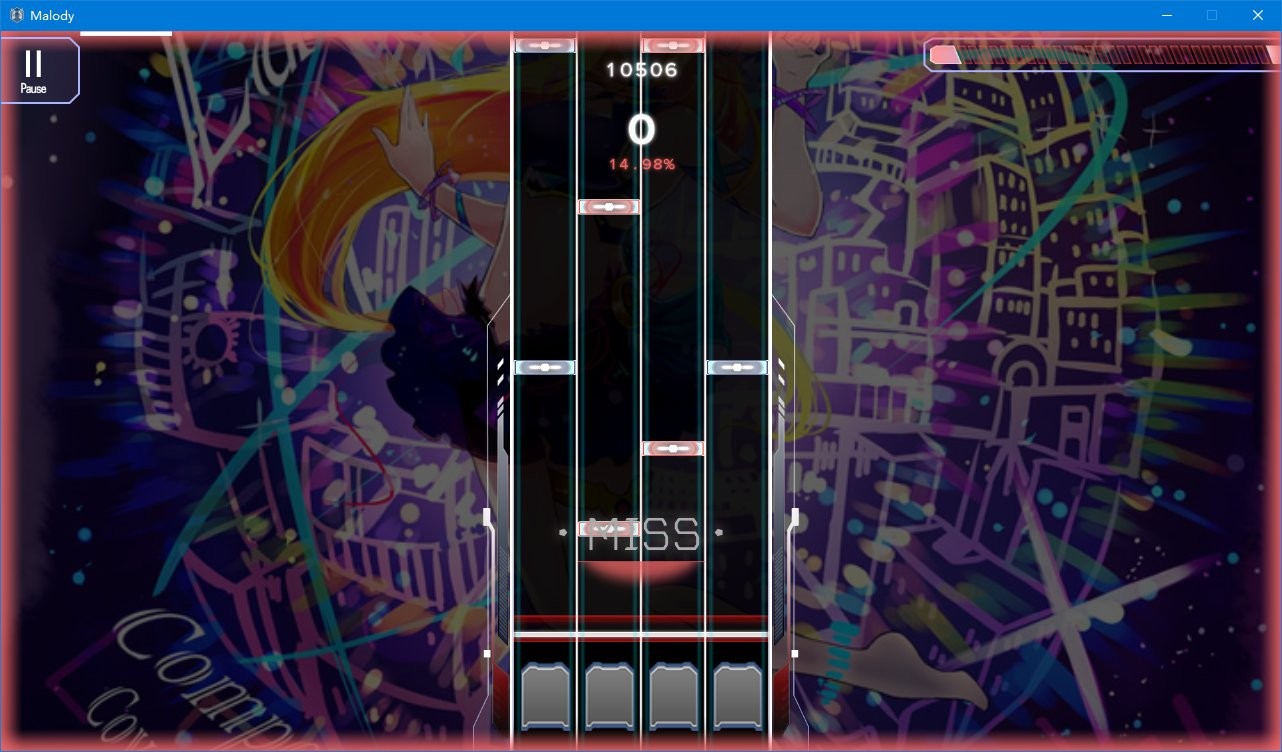This screenshot has height=752, width=1282.
Task: Click the accuracy readout showing 14.98%
Action: (x=641, y=162)
